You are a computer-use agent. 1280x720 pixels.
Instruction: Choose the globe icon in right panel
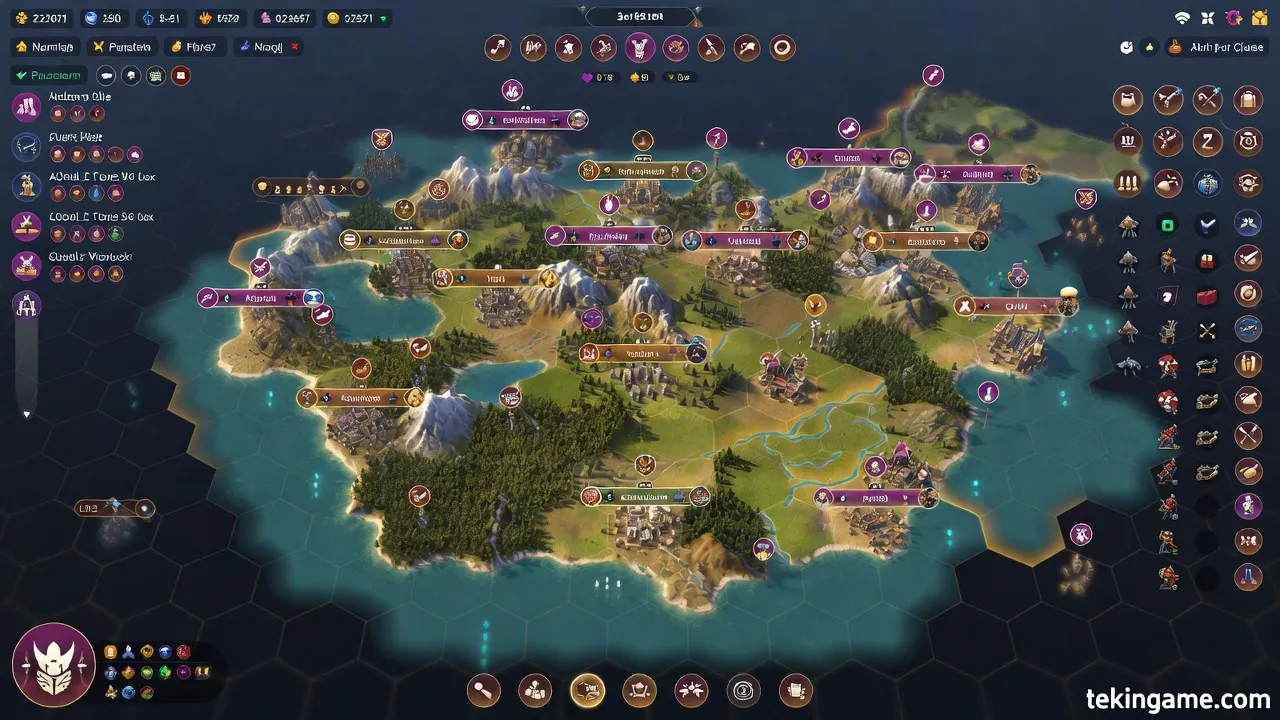pyautogui.click(x=1208, y=184)
